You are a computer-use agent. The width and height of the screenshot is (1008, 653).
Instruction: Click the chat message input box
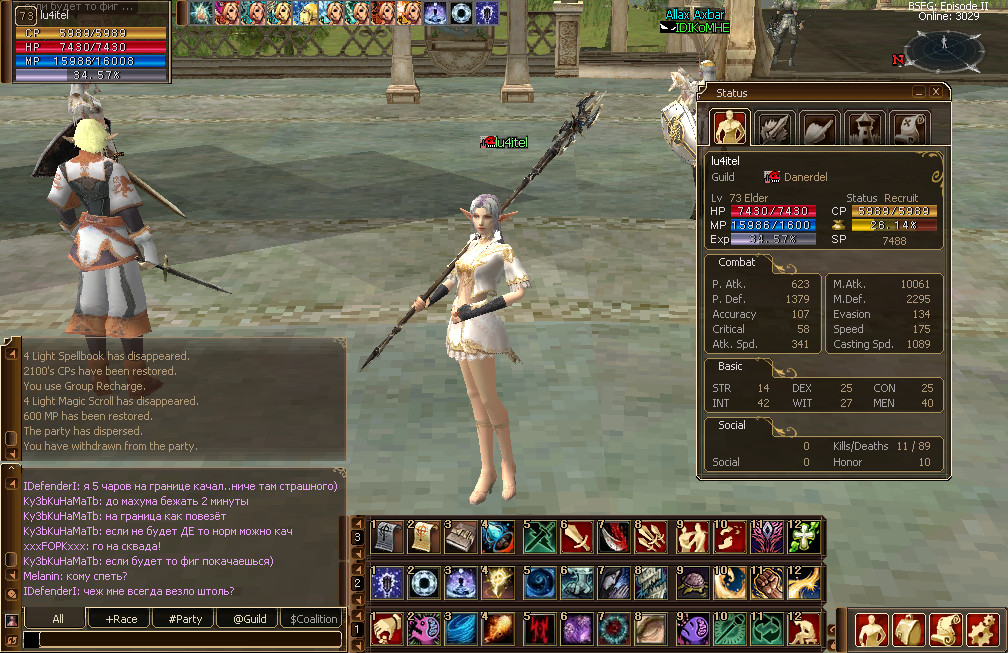180,640
